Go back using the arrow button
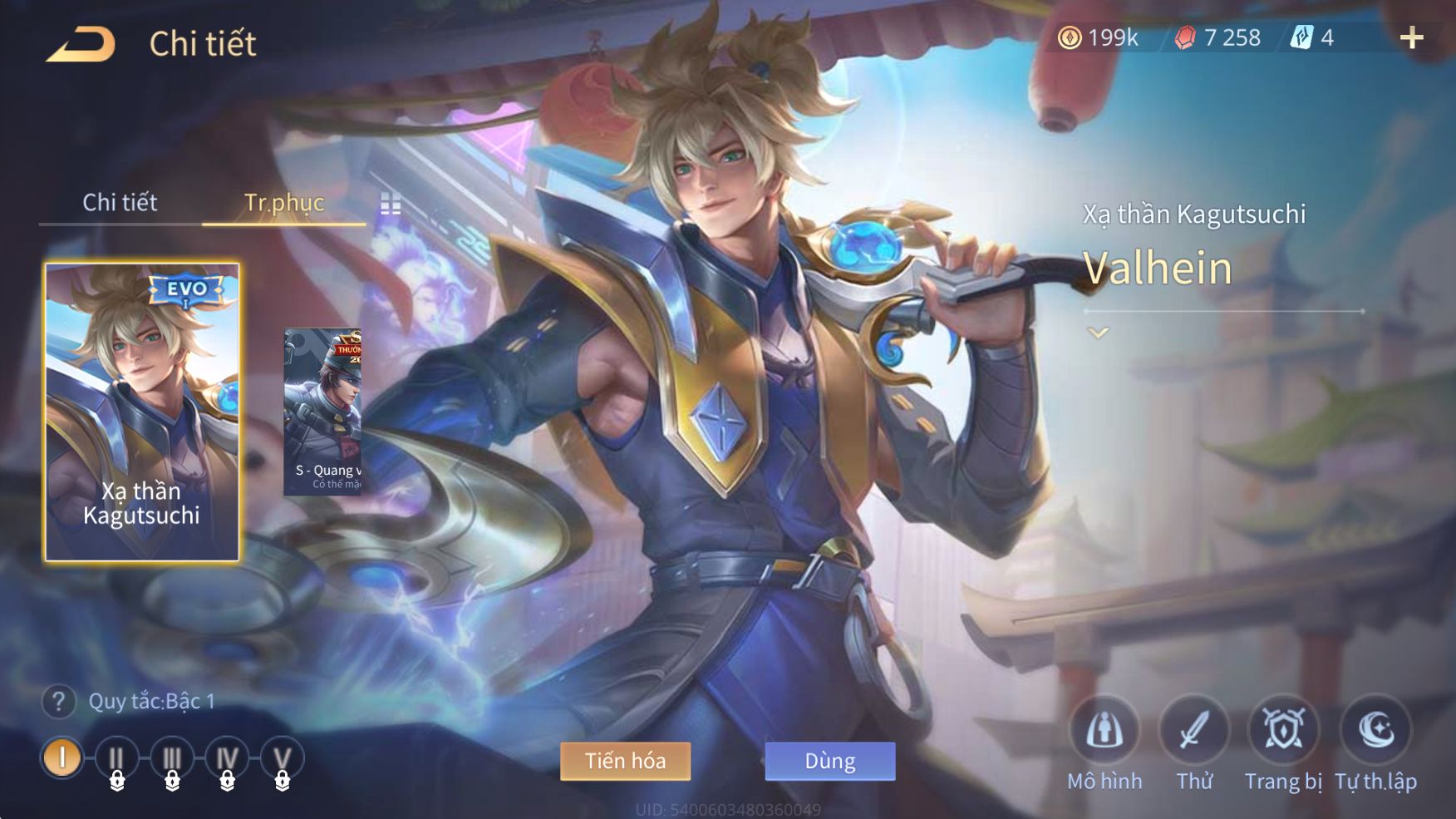1456x819 pixels. (81, 44)
